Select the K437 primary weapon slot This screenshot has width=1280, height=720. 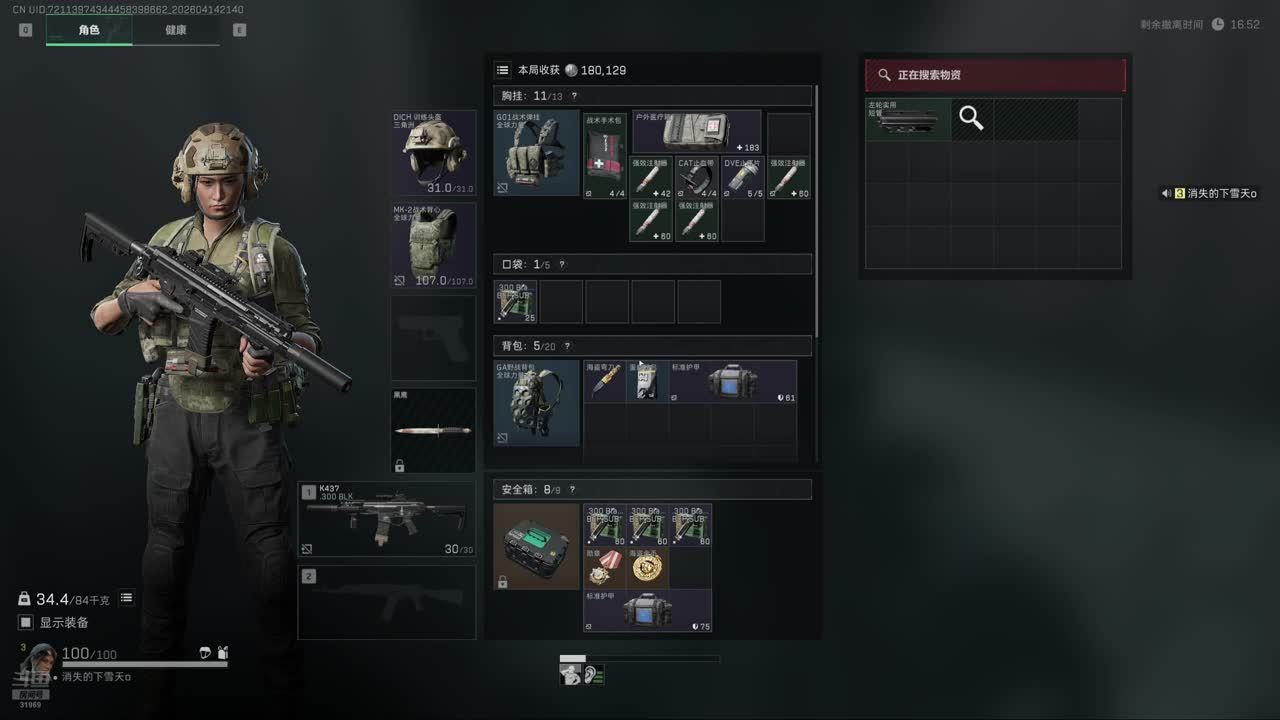tap(386, 519)
